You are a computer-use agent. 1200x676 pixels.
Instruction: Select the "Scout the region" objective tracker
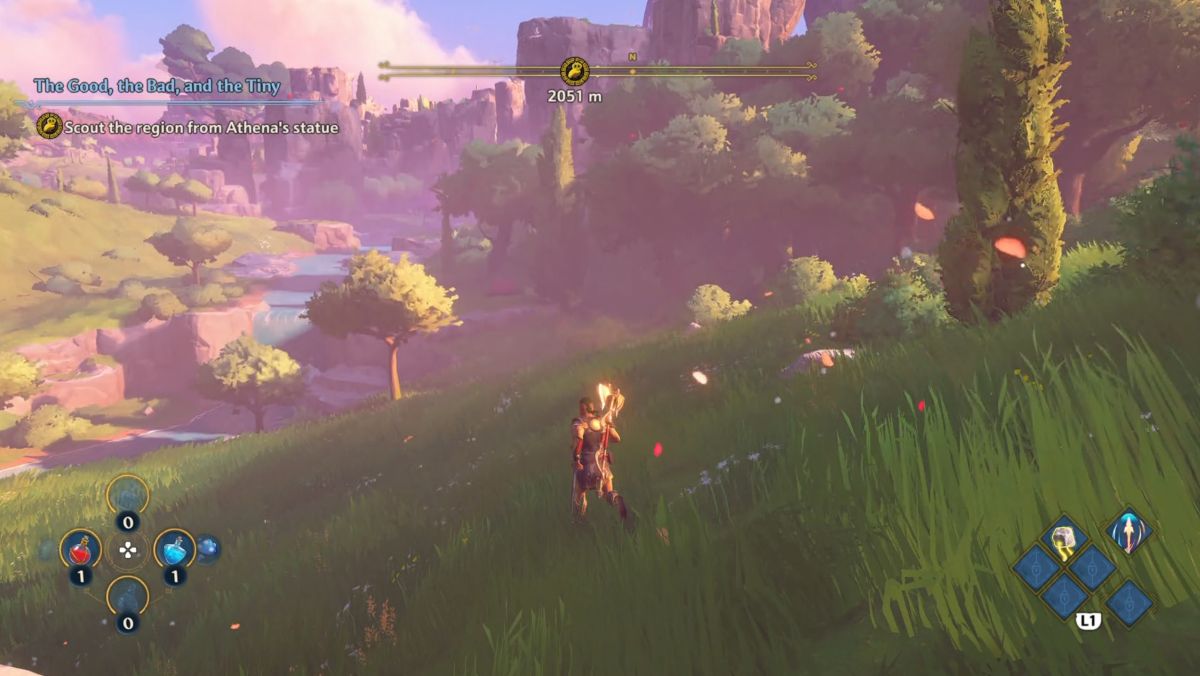coord(200,127)
